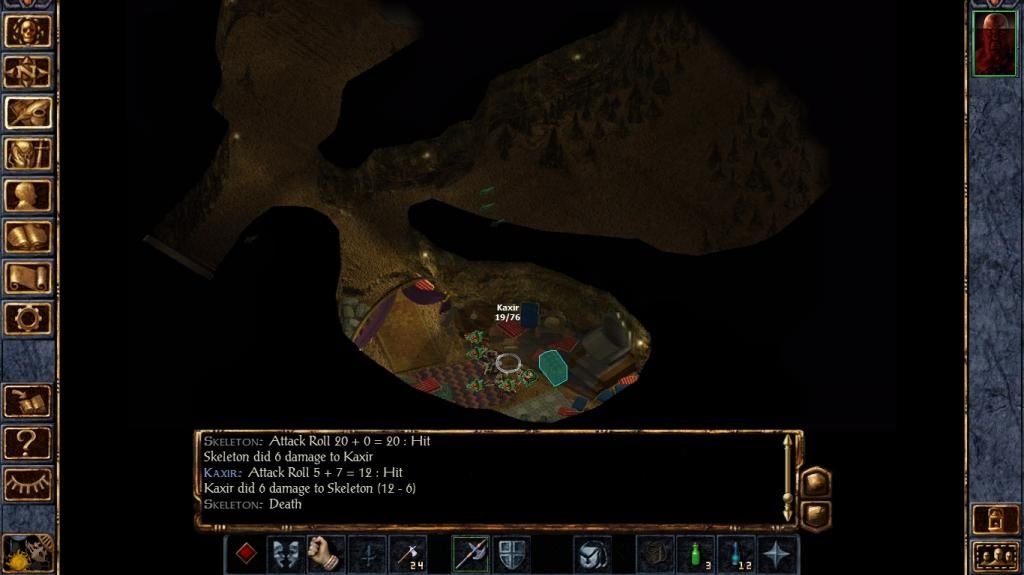The width and height of the screenshot is (1024, 575).
Task: Toggle the padlock button in the right sidebar
Action: click(994, 520)
